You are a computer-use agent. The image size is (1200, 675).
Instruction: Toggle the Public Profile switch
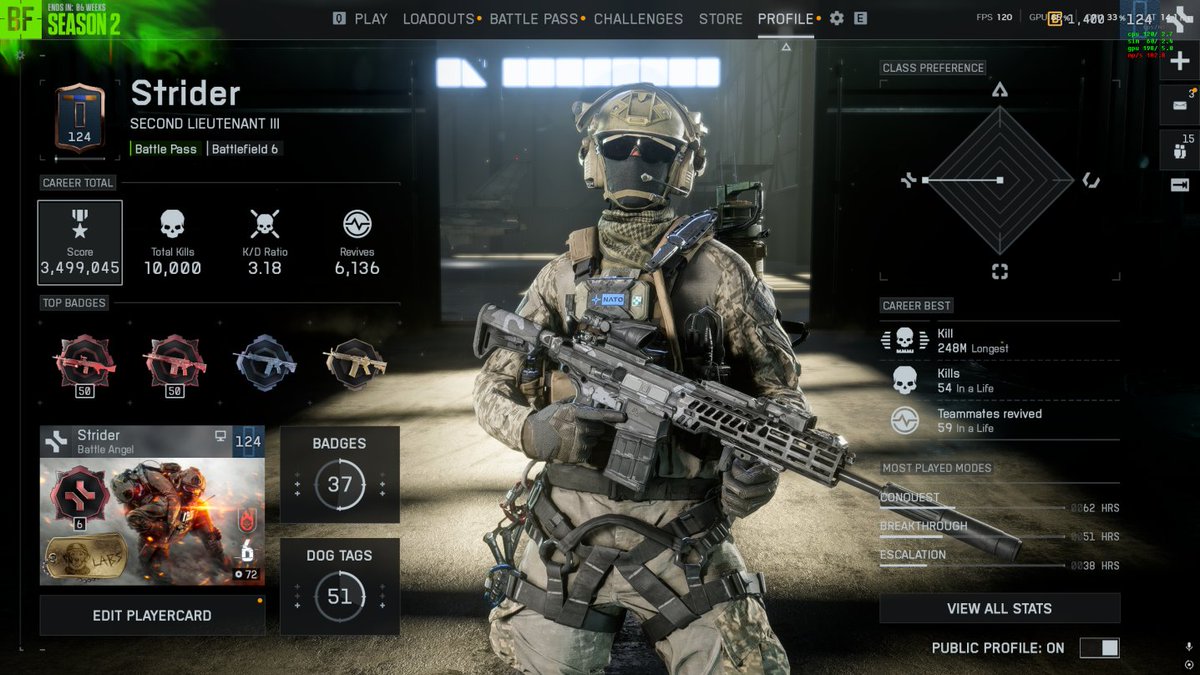[x=1099, y=648]
